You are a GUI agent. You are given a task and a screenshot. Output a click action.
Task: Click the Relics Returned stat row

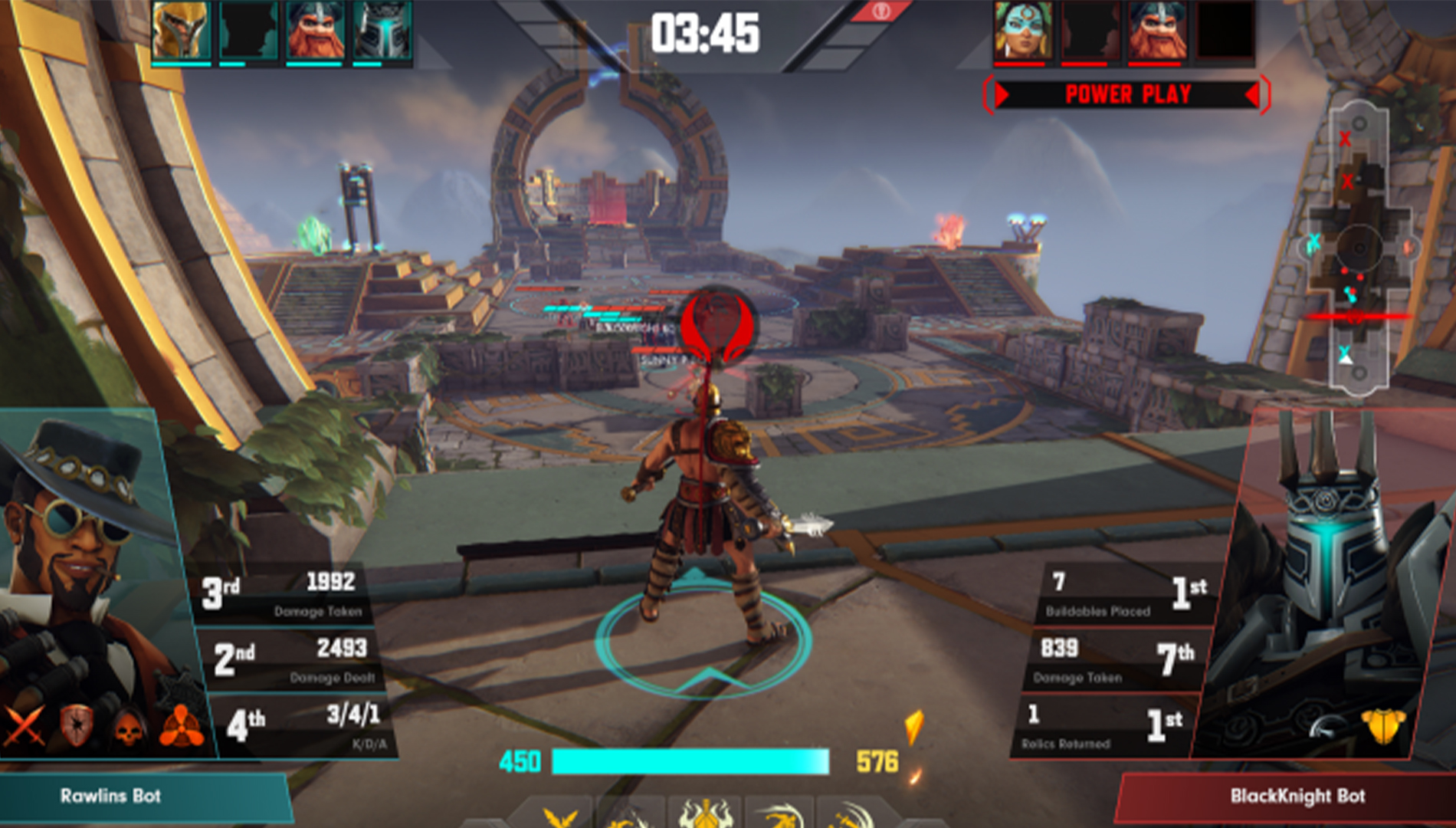tap(1103, 725)
